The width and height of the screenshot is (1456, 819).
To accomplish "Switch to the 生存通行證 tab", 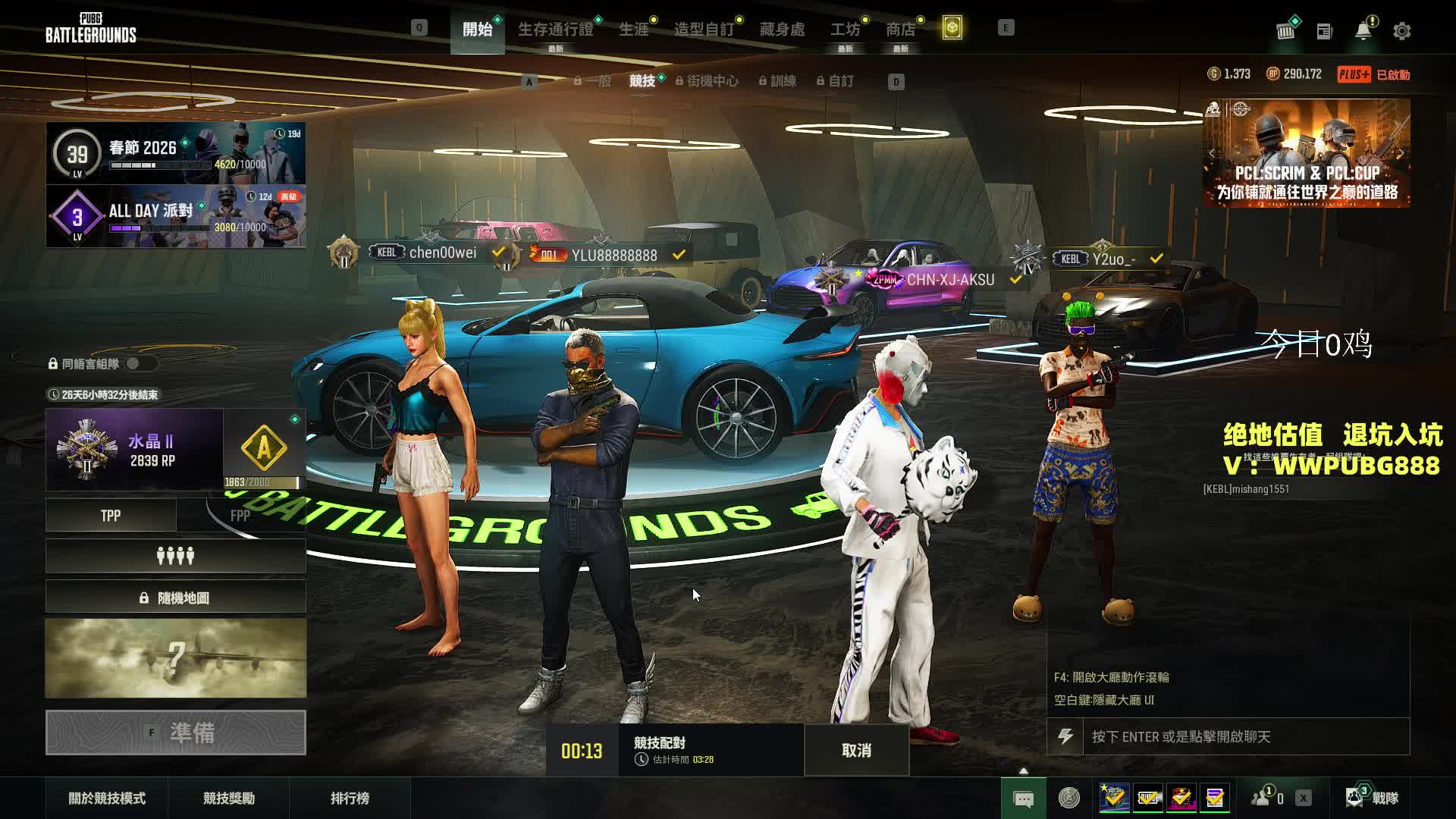I will 555,30.
